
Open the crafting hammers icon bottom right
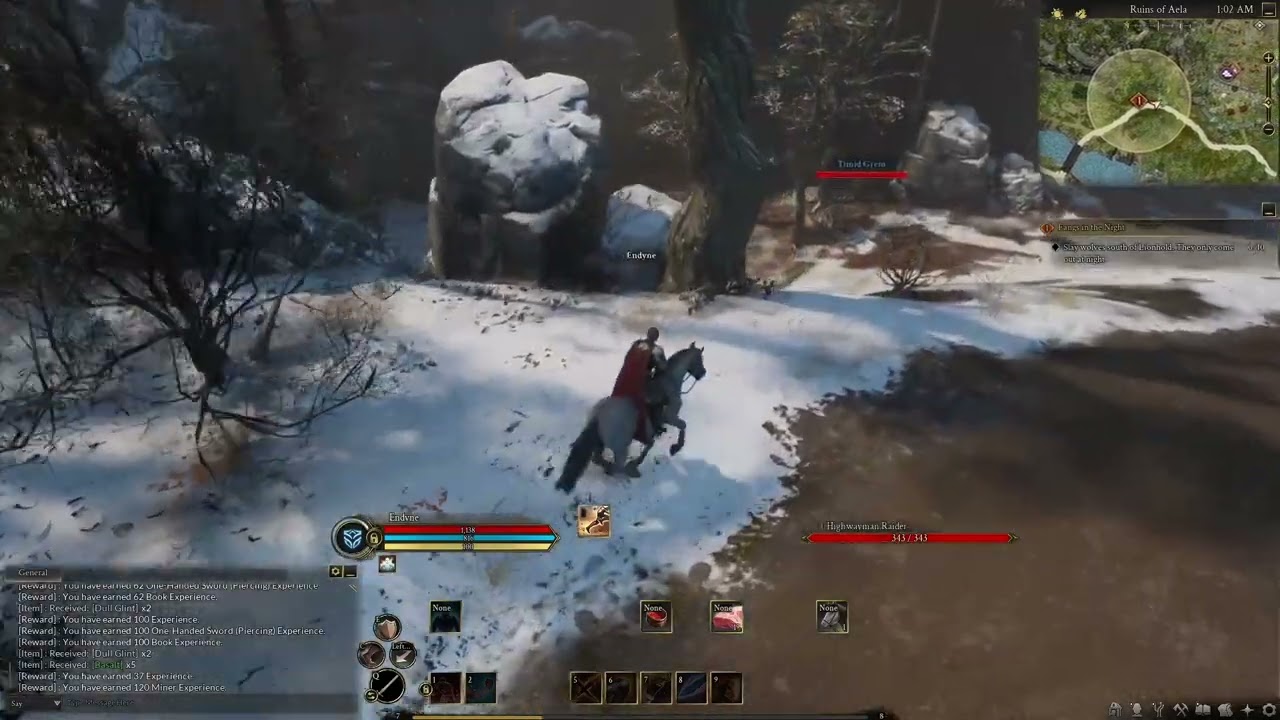(x=1180, y=709)
